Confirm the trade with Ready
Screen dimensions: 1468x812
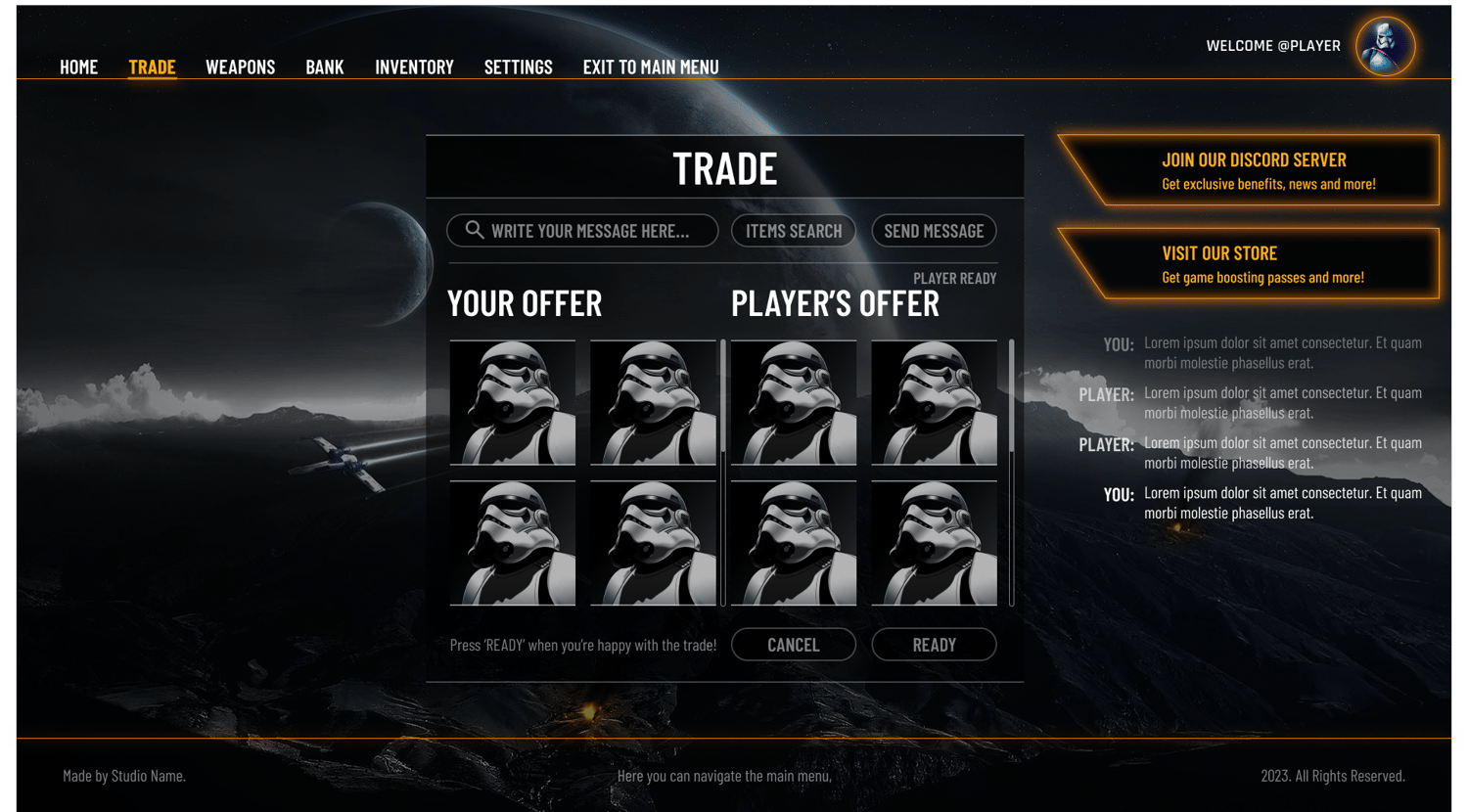click(x=934, y=645)
